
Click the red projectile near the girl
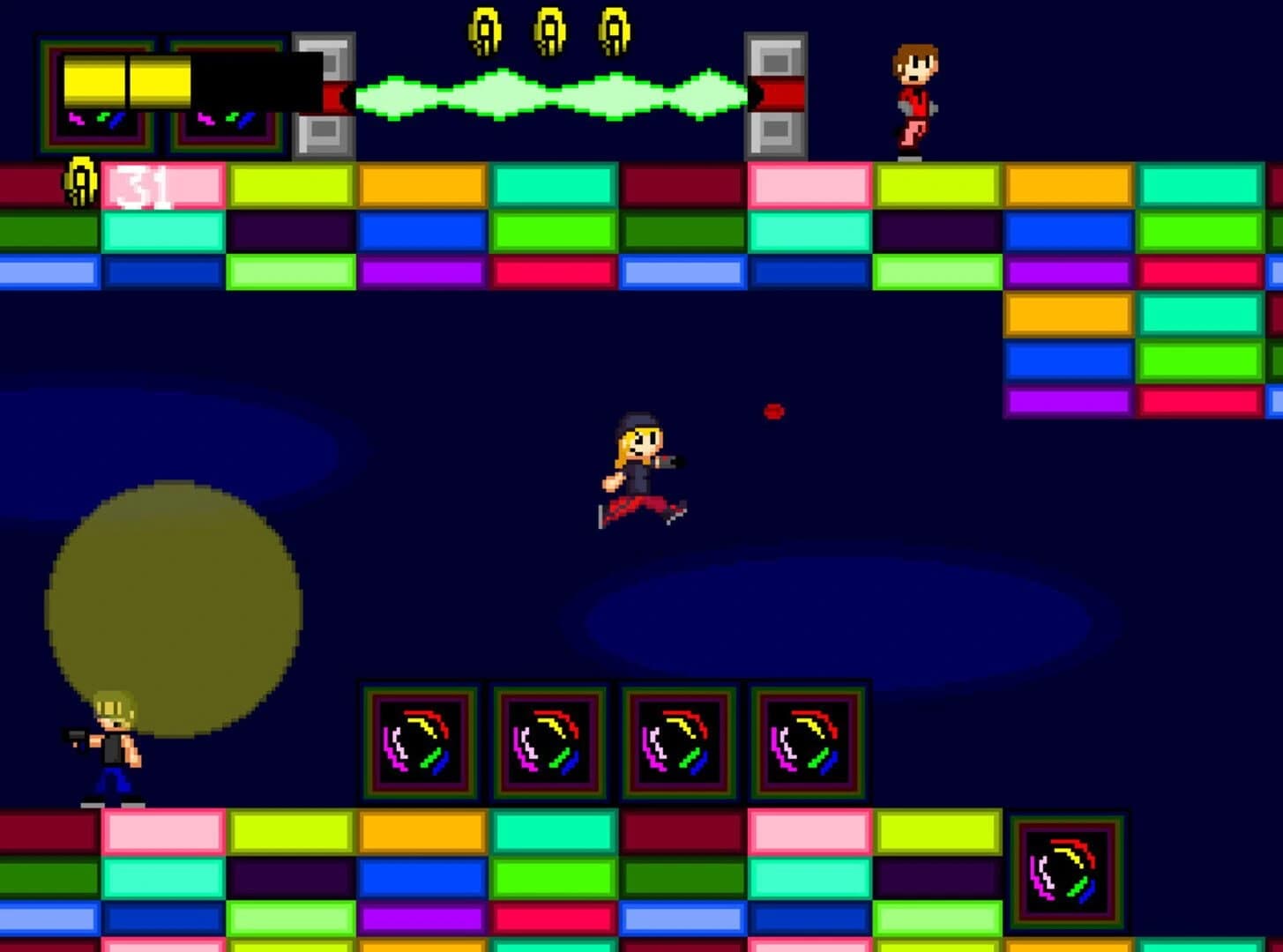click(773, 412)
